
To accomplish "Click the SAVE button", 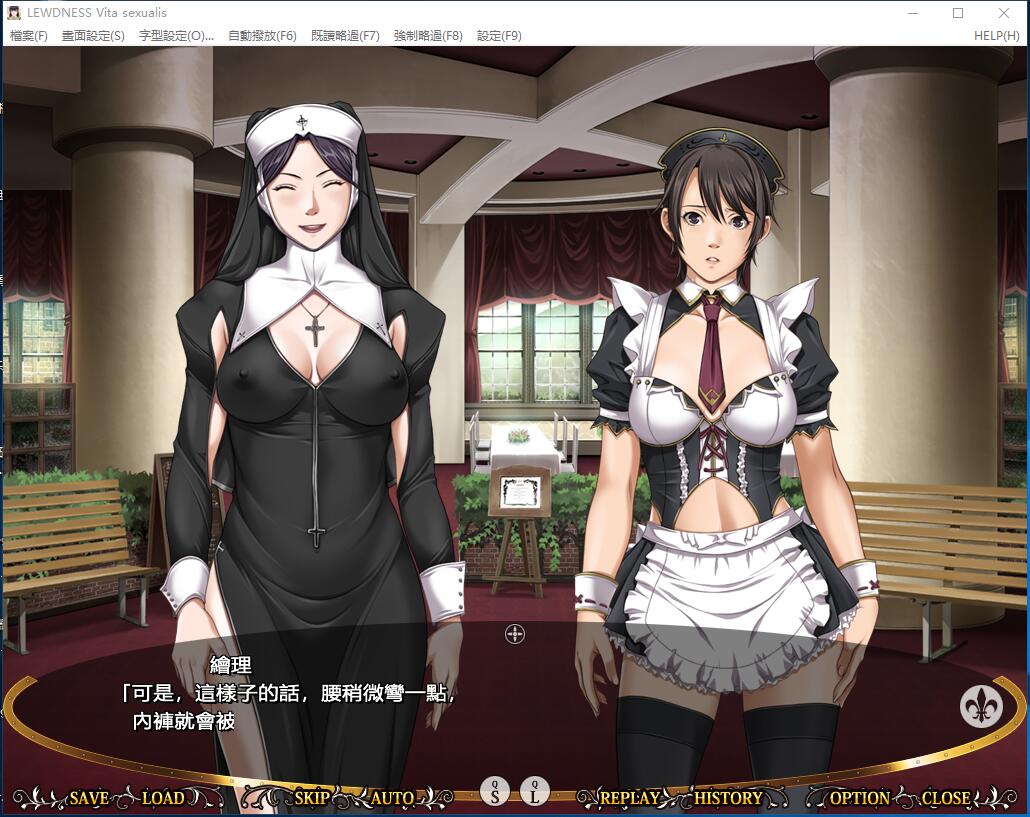I will click(x=88, y=798).
